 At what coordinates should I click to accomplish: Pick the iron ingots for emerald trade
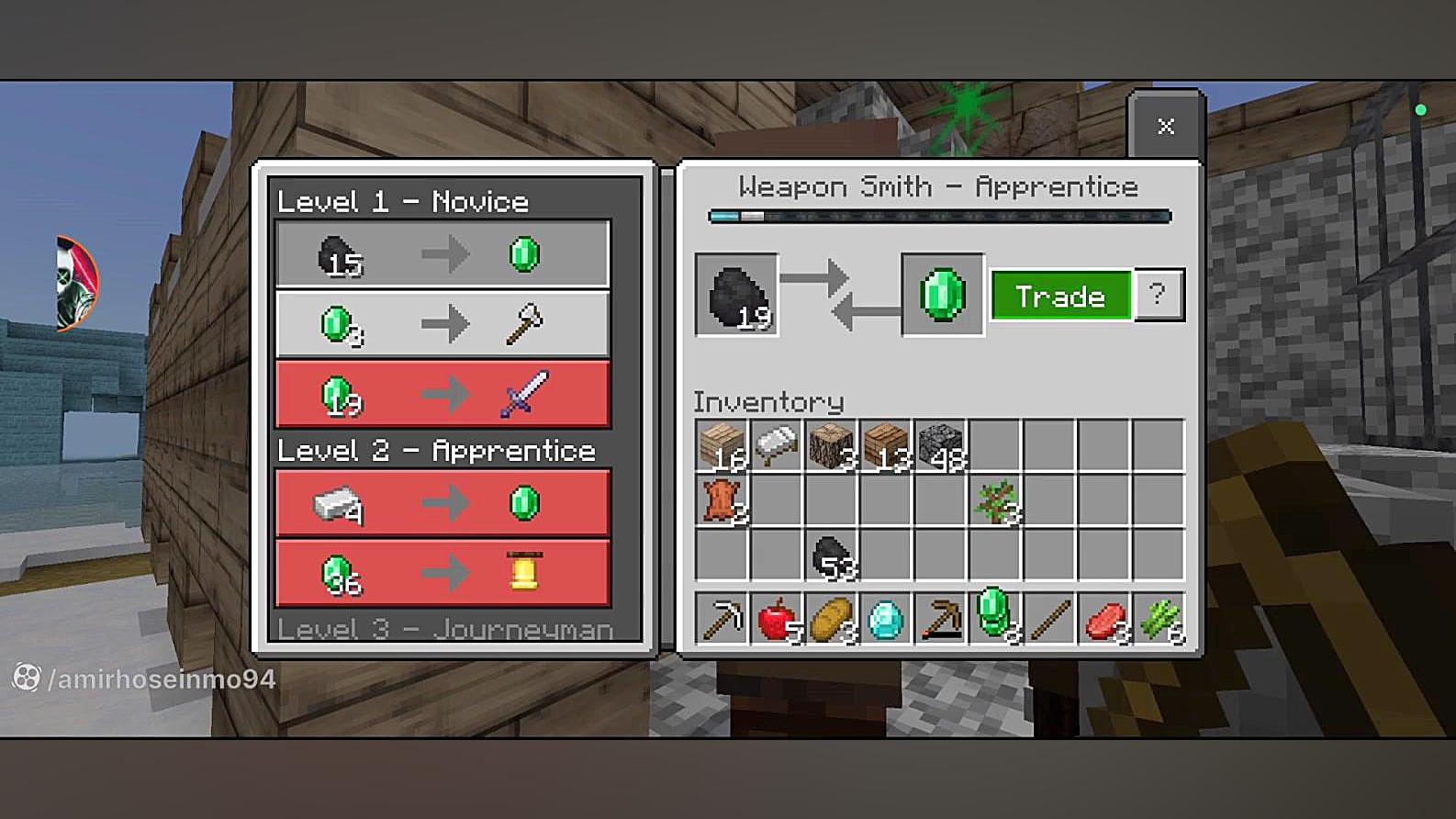(442, 503)
